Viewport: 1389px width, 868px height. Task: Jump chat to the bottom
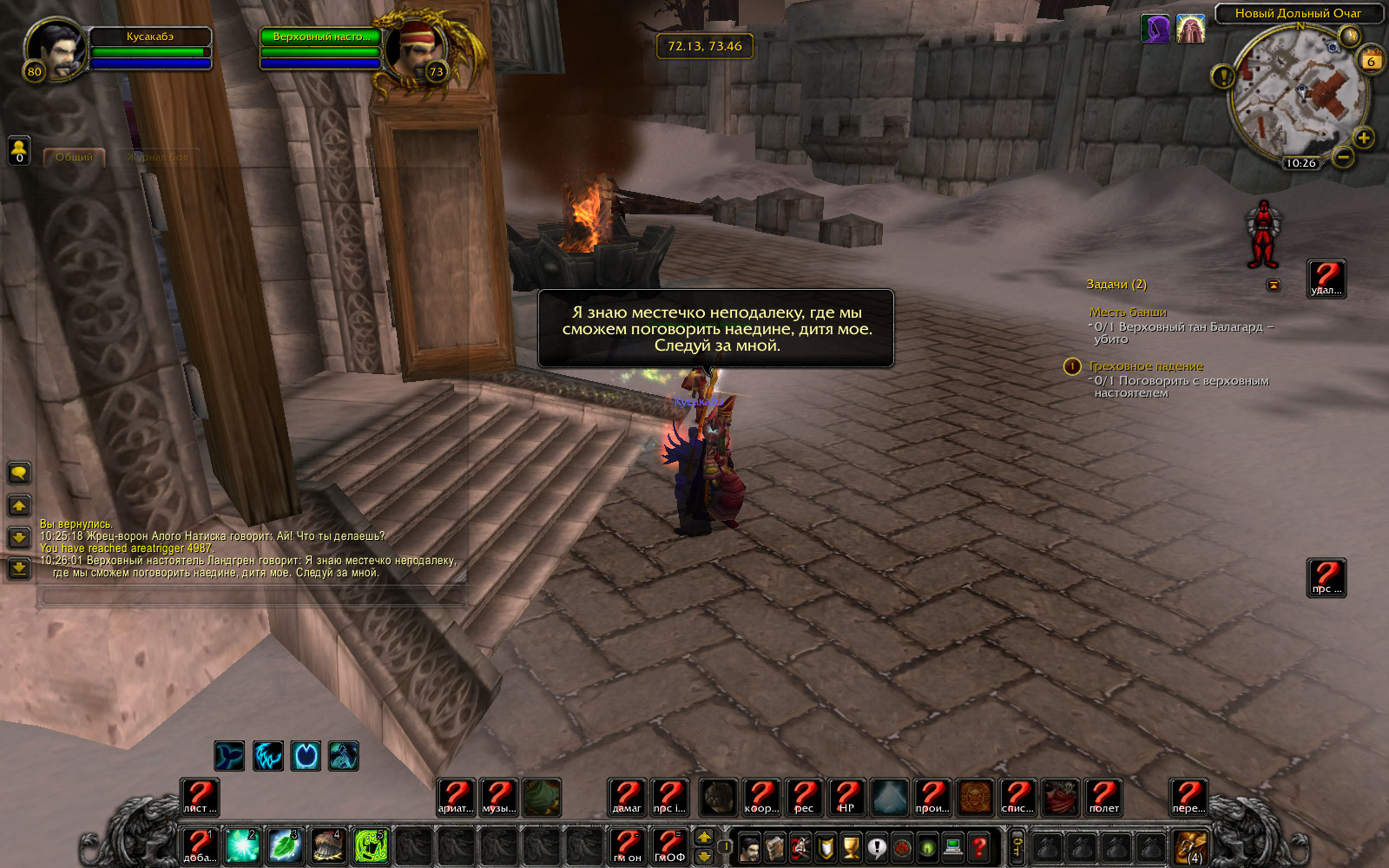tap(19, 569)
